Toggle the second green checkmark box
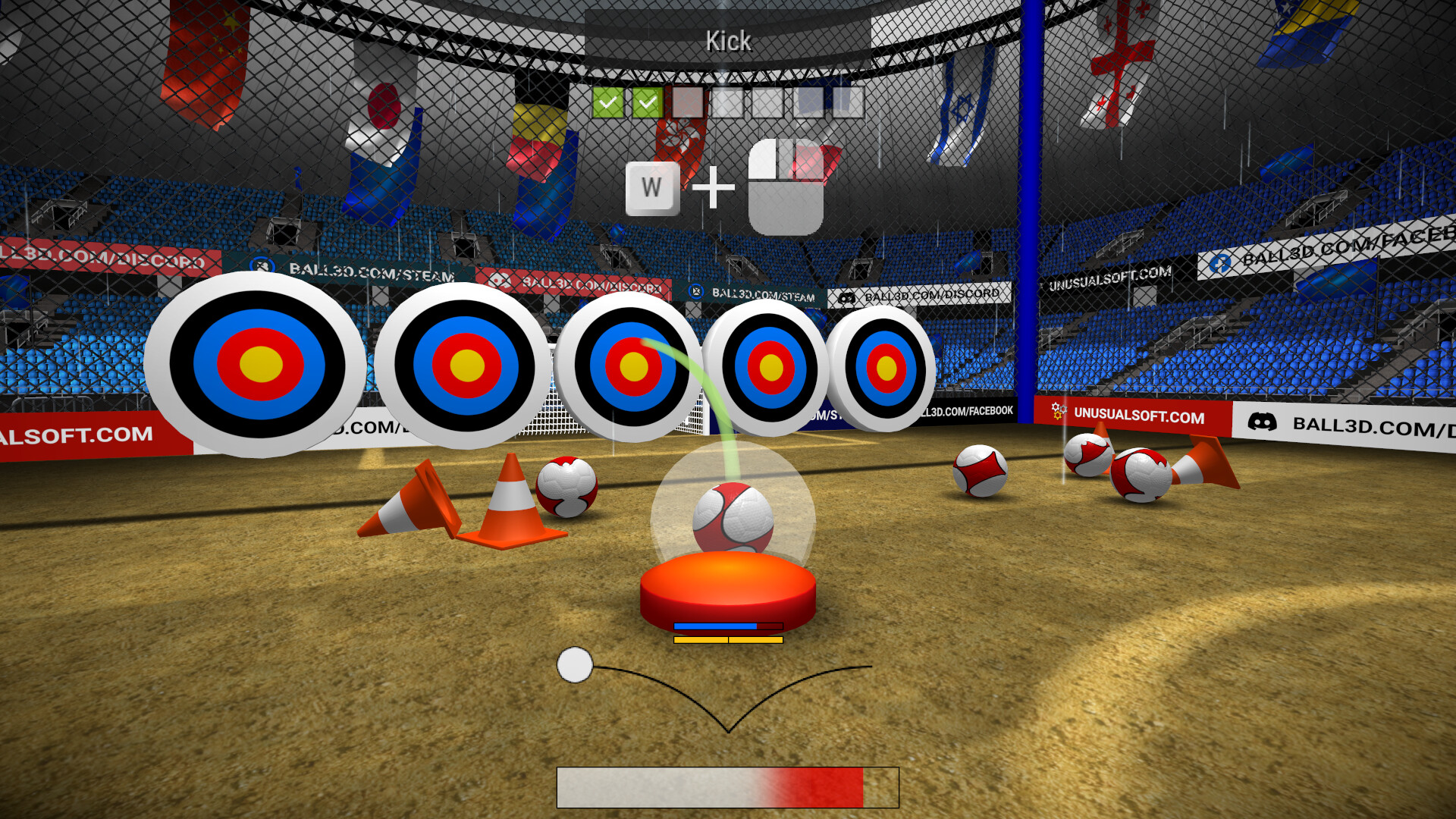Image resolution: width=1456 pixels, height=819 pixels. coord(647,102)
